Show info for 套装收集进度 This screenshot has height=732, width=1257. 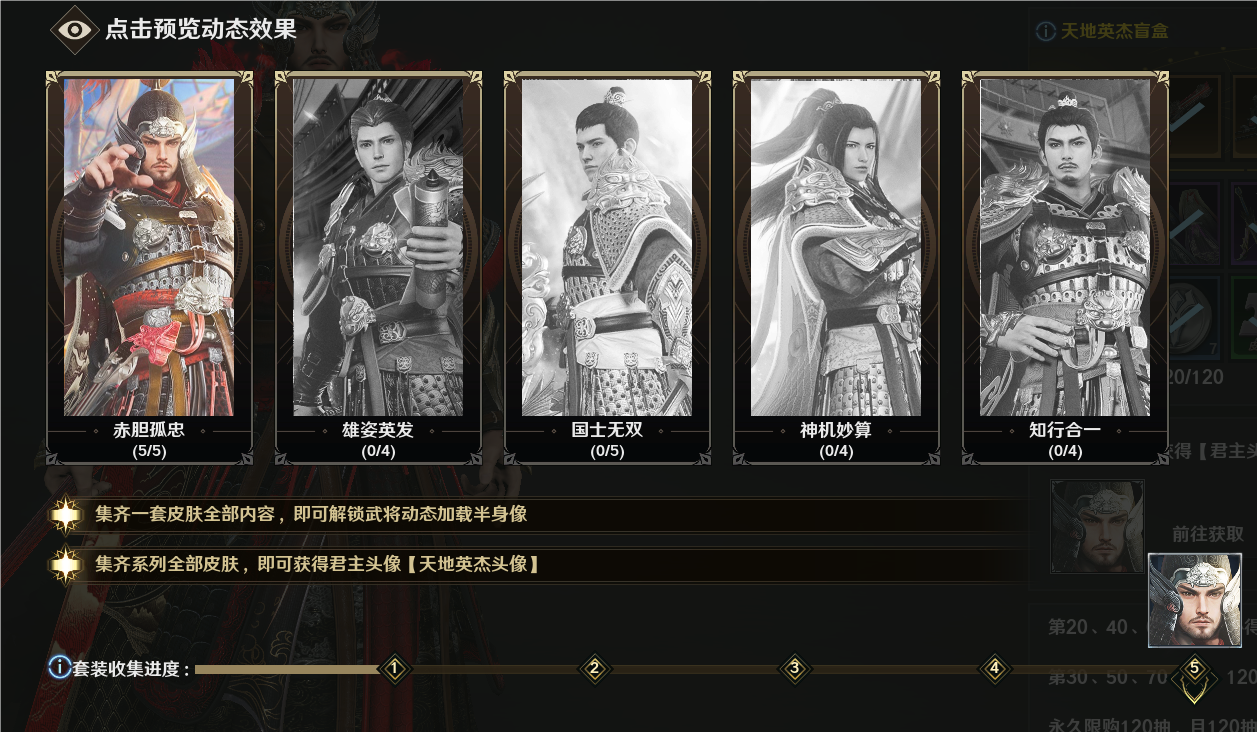click(60, 667)
